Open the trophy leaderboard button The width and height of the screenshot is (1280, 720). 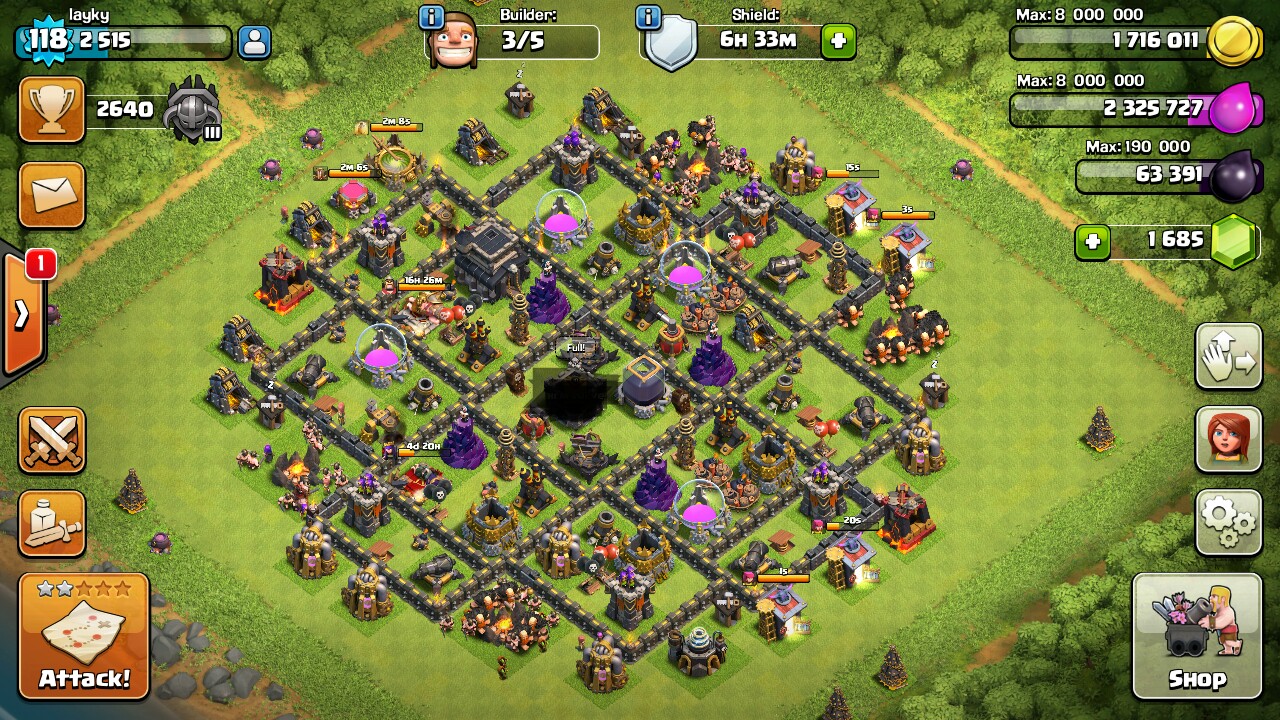click(x=51, y=109)
